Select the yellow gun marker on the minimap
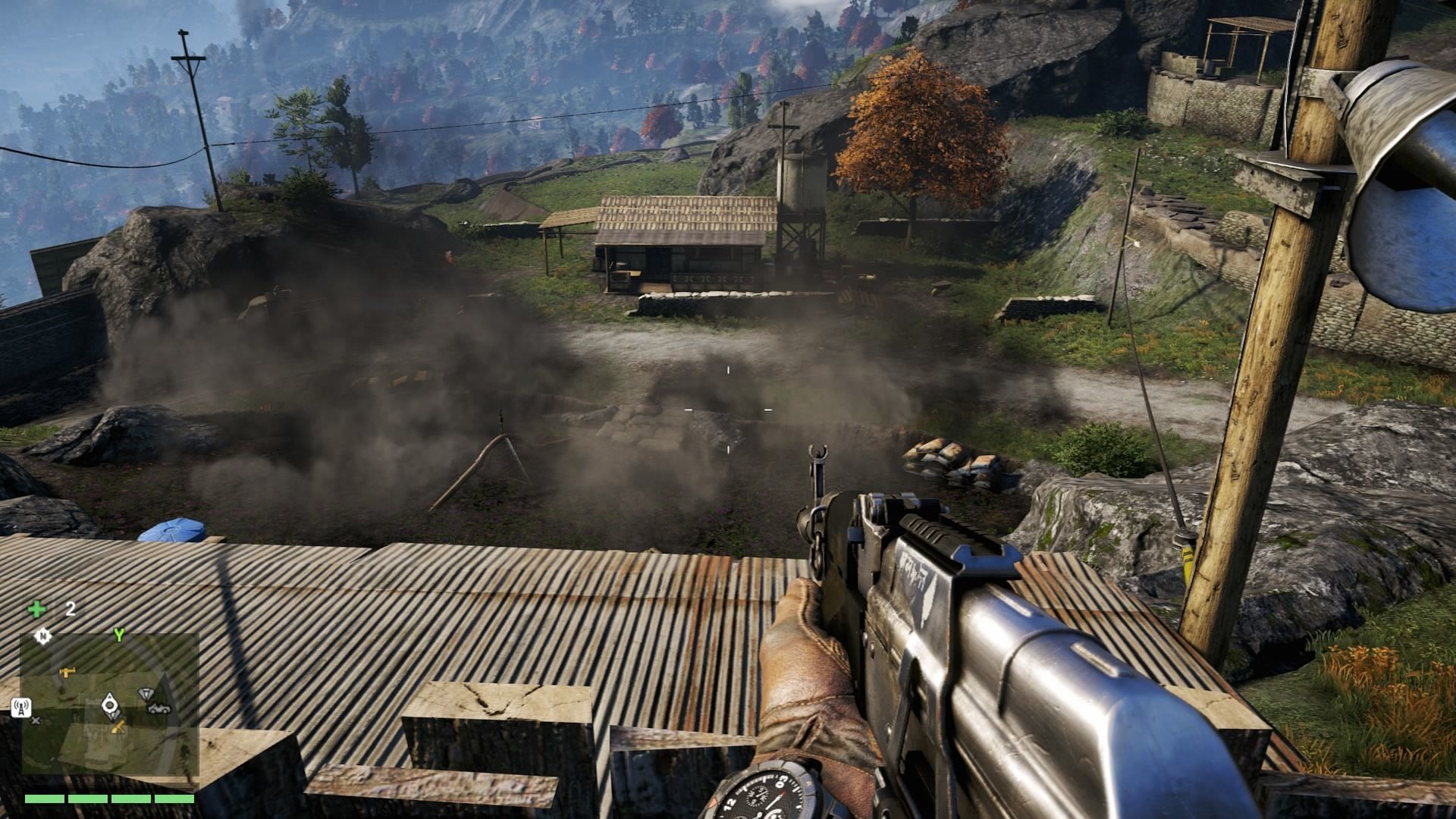1456x819 pixels. (68, 671)
